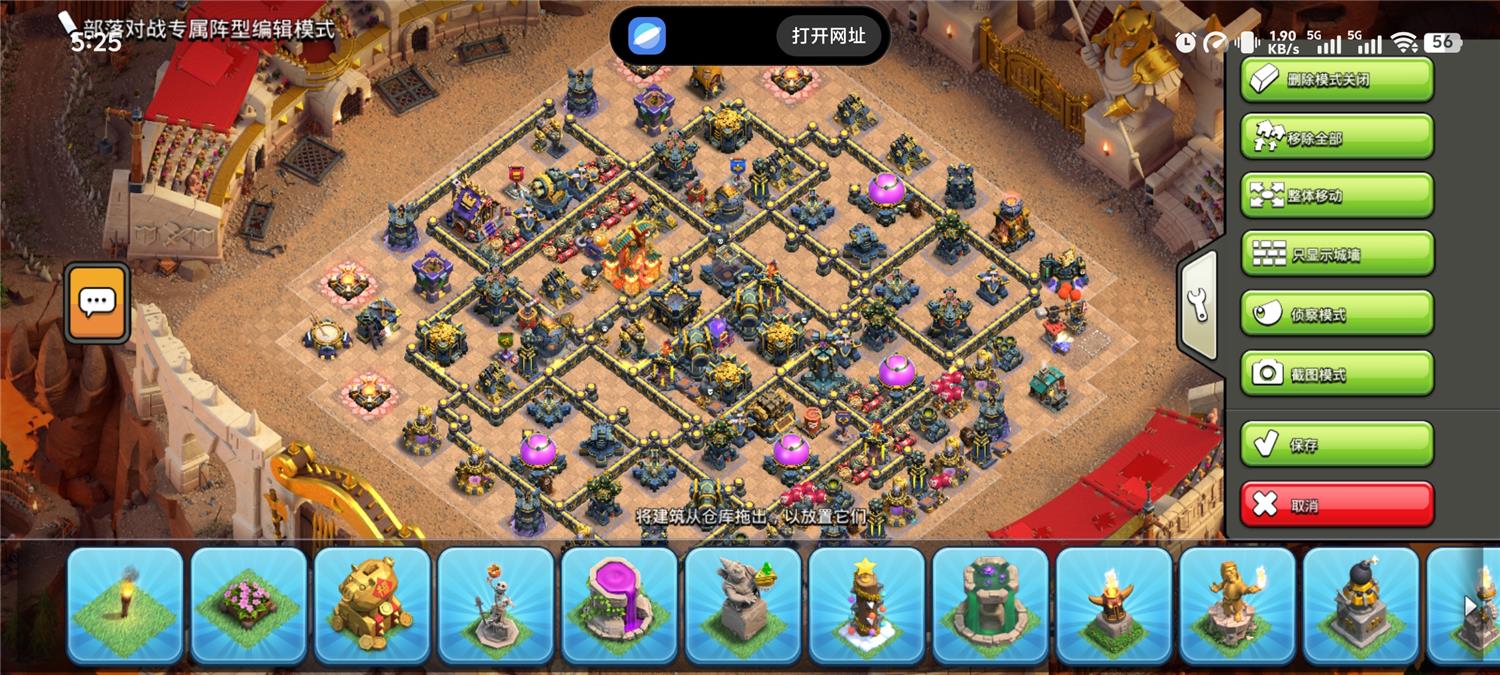Select the golden piggy bank decoration
Image resolution: width=1500 pixels, height=675 pixels.
click(x=372, y=604)
